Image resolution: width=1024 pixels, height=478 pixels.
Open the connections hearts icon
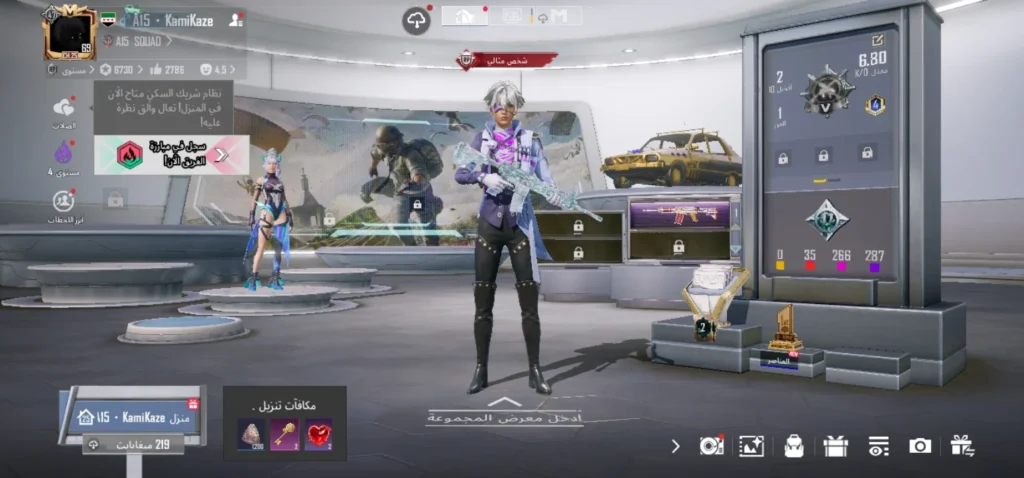64,109
